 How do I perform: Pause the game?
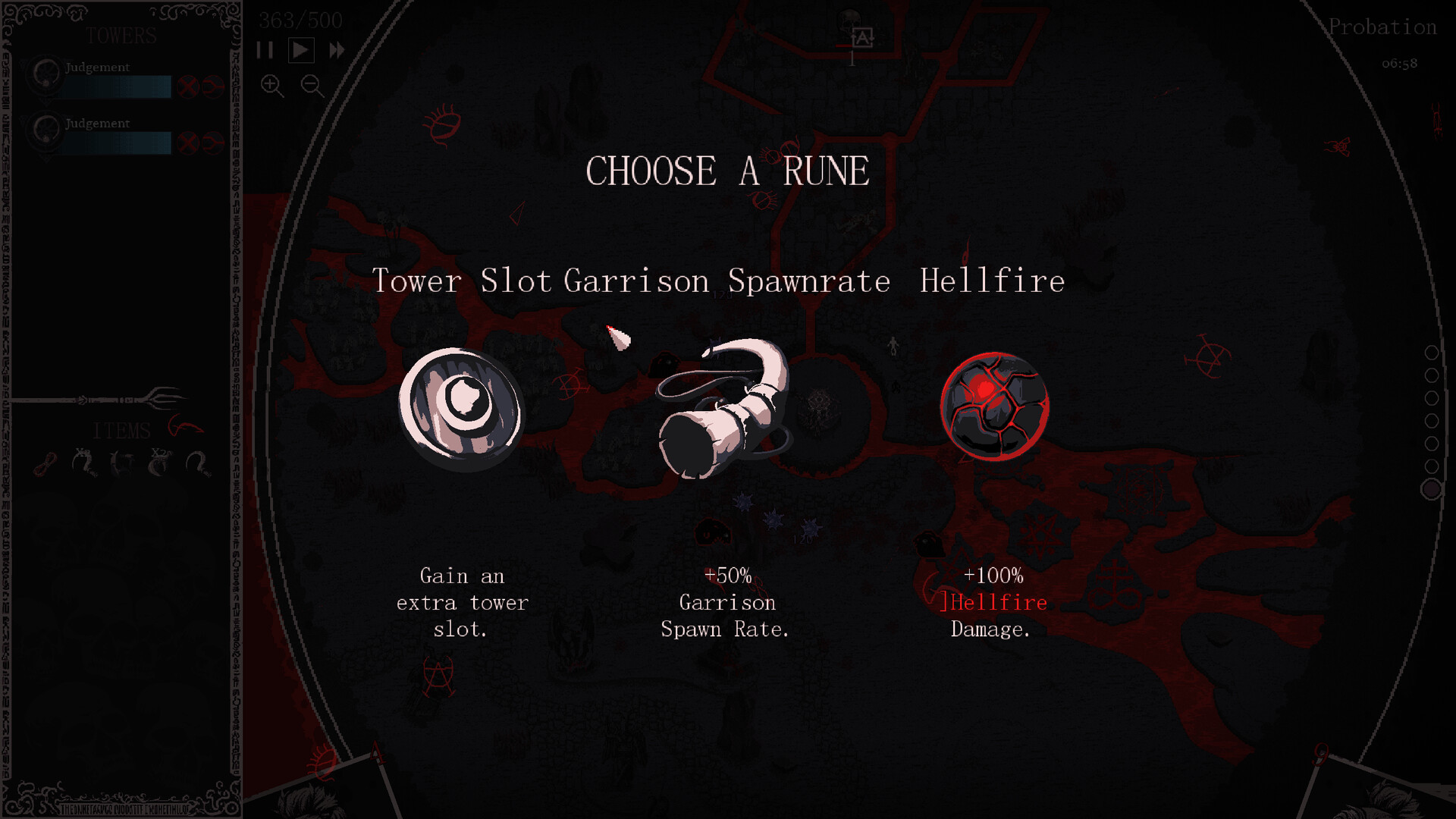[265, 50]
